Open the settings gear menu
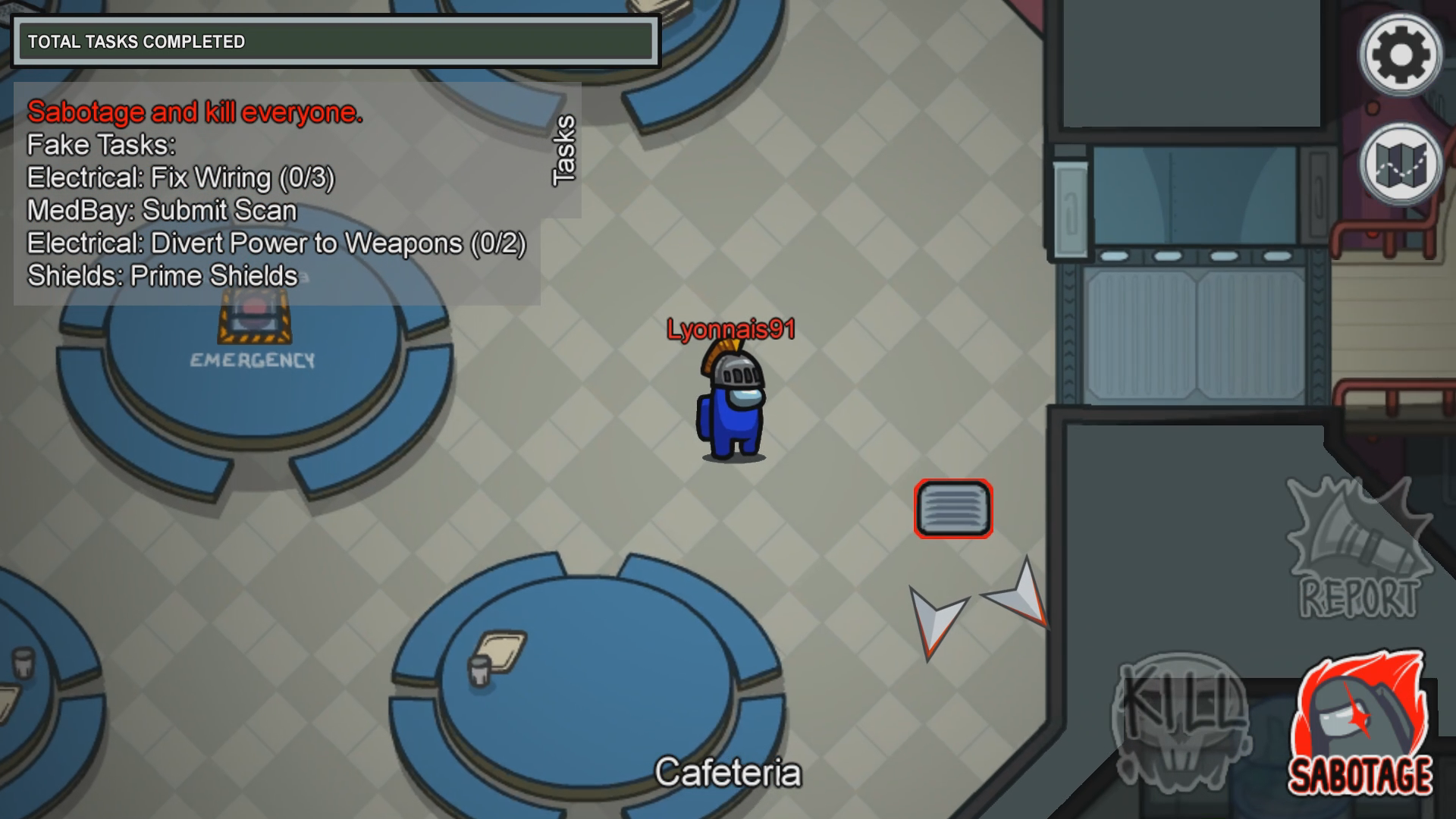 (x=1400, y=54)
